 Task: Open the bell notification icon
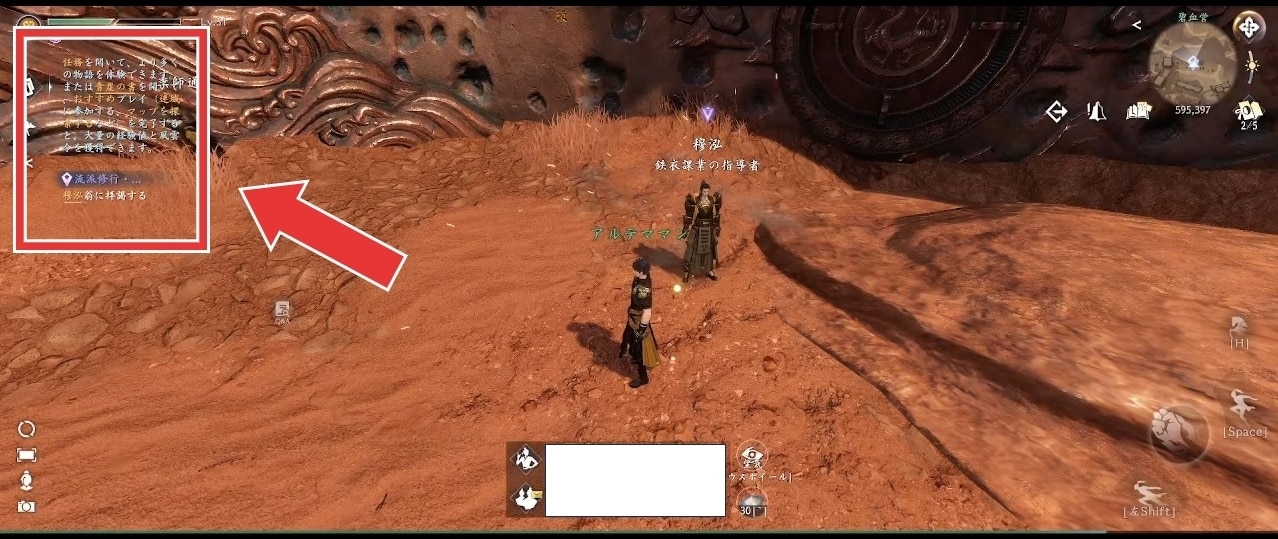(1096, 110)
